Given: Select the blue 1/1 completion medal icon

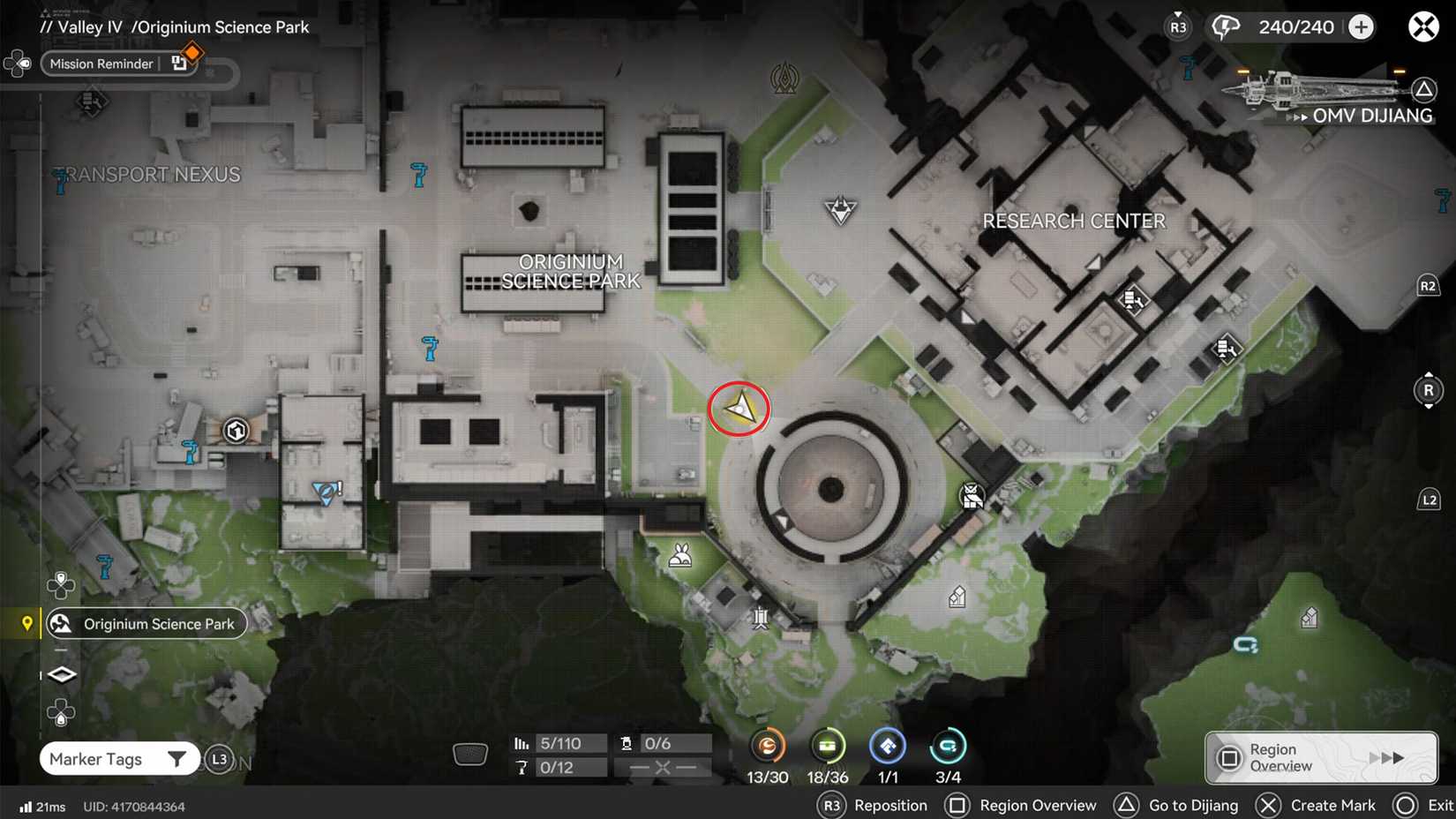Looking at the screenshot, I should (888, 747).
